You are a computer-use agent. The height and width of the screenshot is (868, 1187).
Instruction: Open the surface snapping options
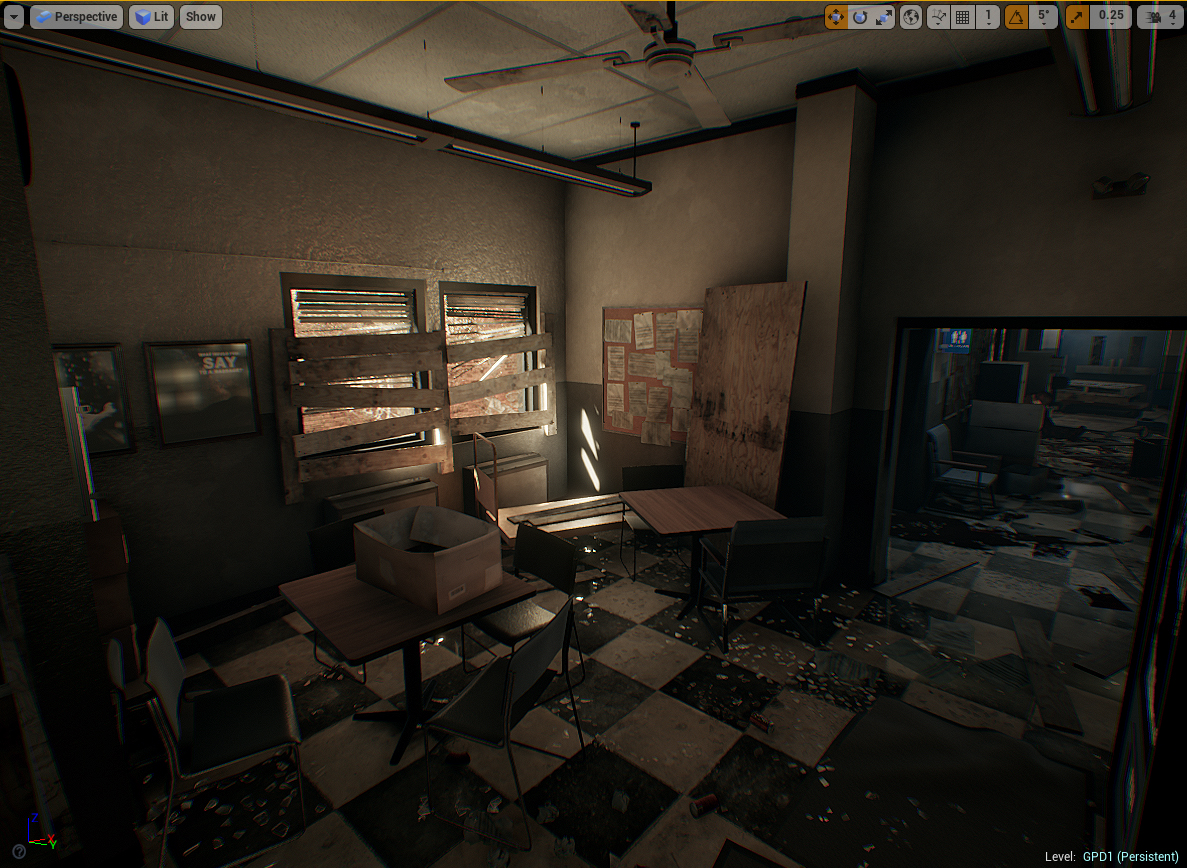(x=938, y=17)
